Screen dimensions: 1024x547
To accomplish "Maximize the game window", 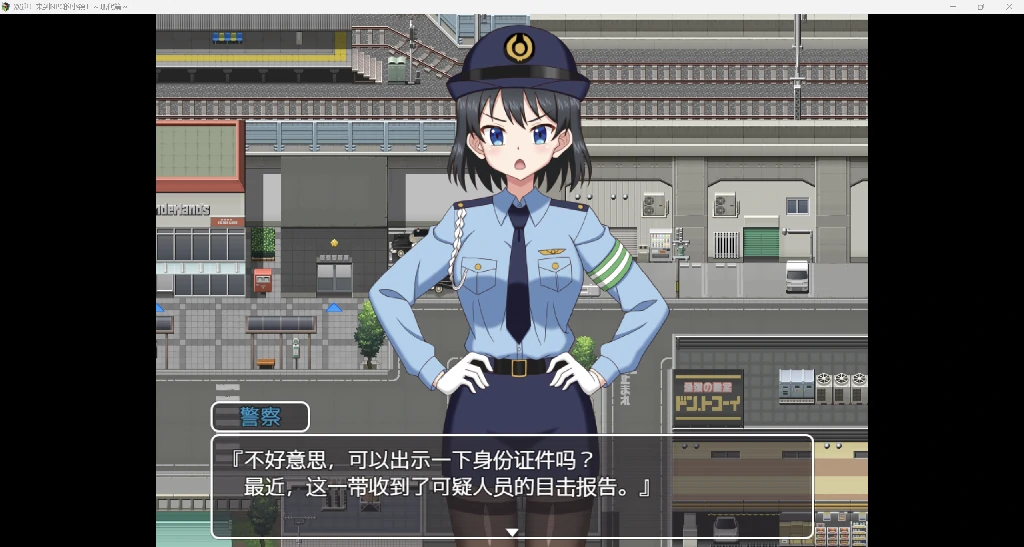I will 981,7.
